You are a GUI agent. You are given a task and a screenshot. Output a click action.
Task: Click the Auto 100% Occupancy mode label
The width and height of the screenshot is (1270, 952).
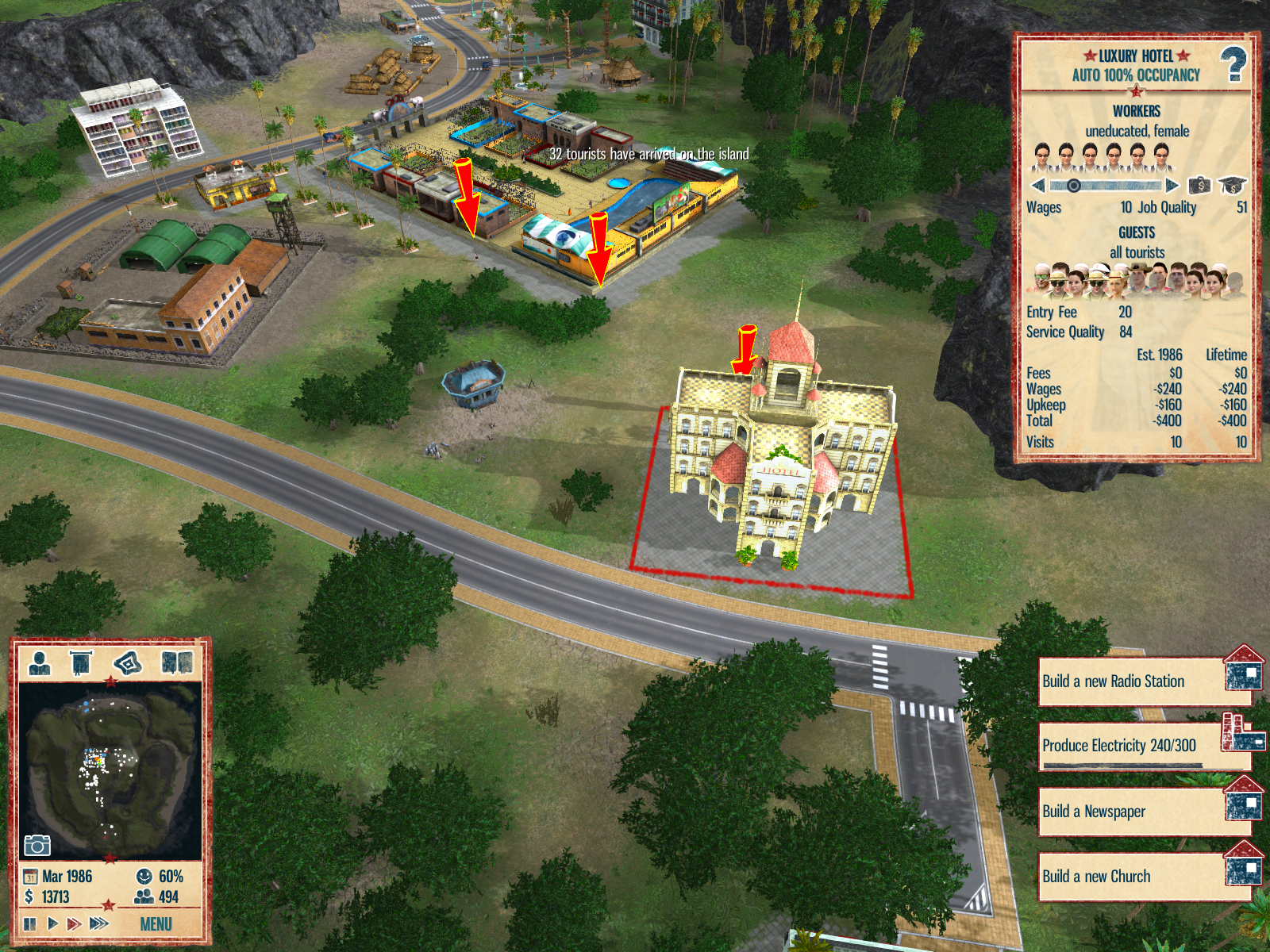tap(1136, 75)
